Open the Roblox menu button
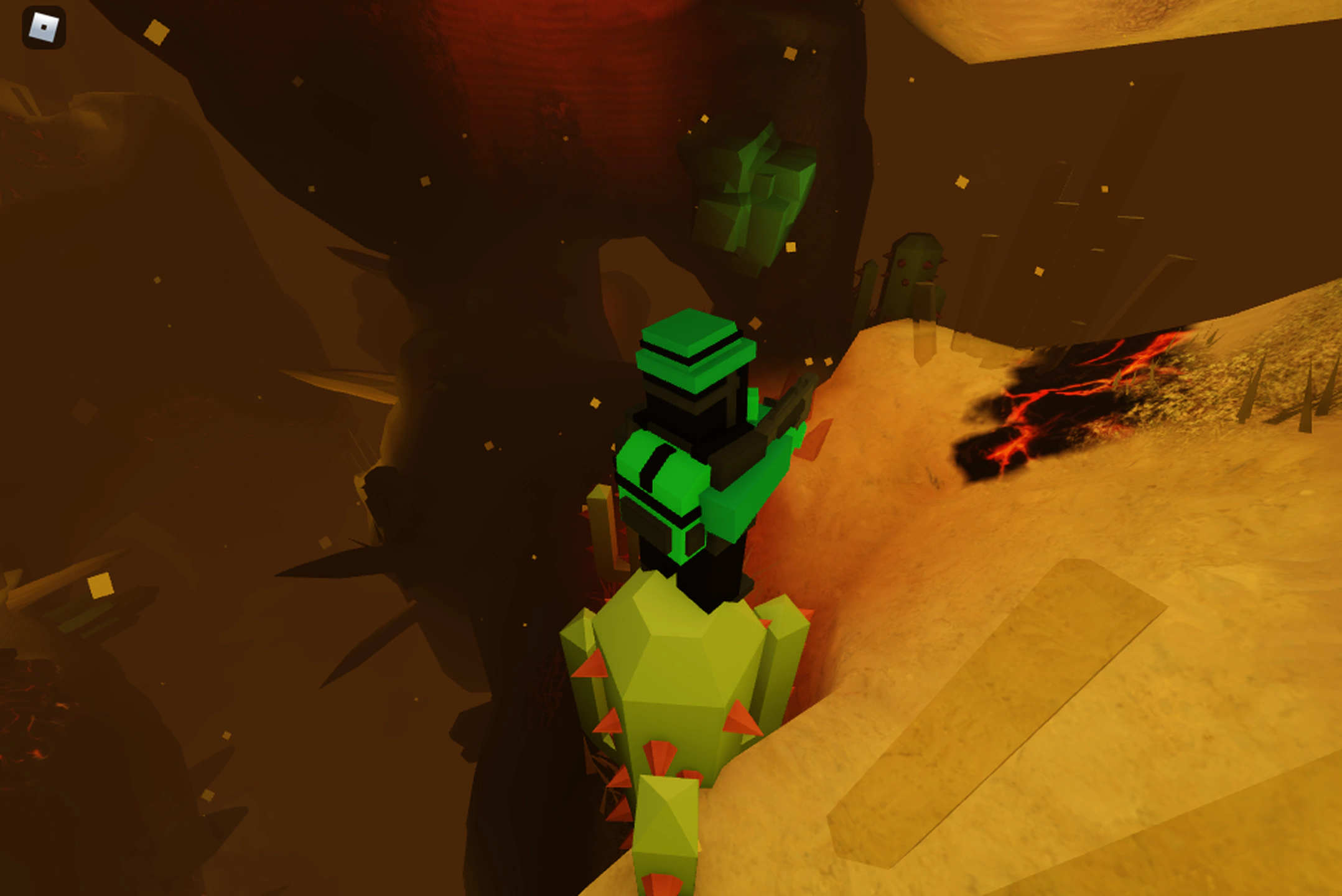Viewport: 1342px width, 896px height. click(44, 27)
